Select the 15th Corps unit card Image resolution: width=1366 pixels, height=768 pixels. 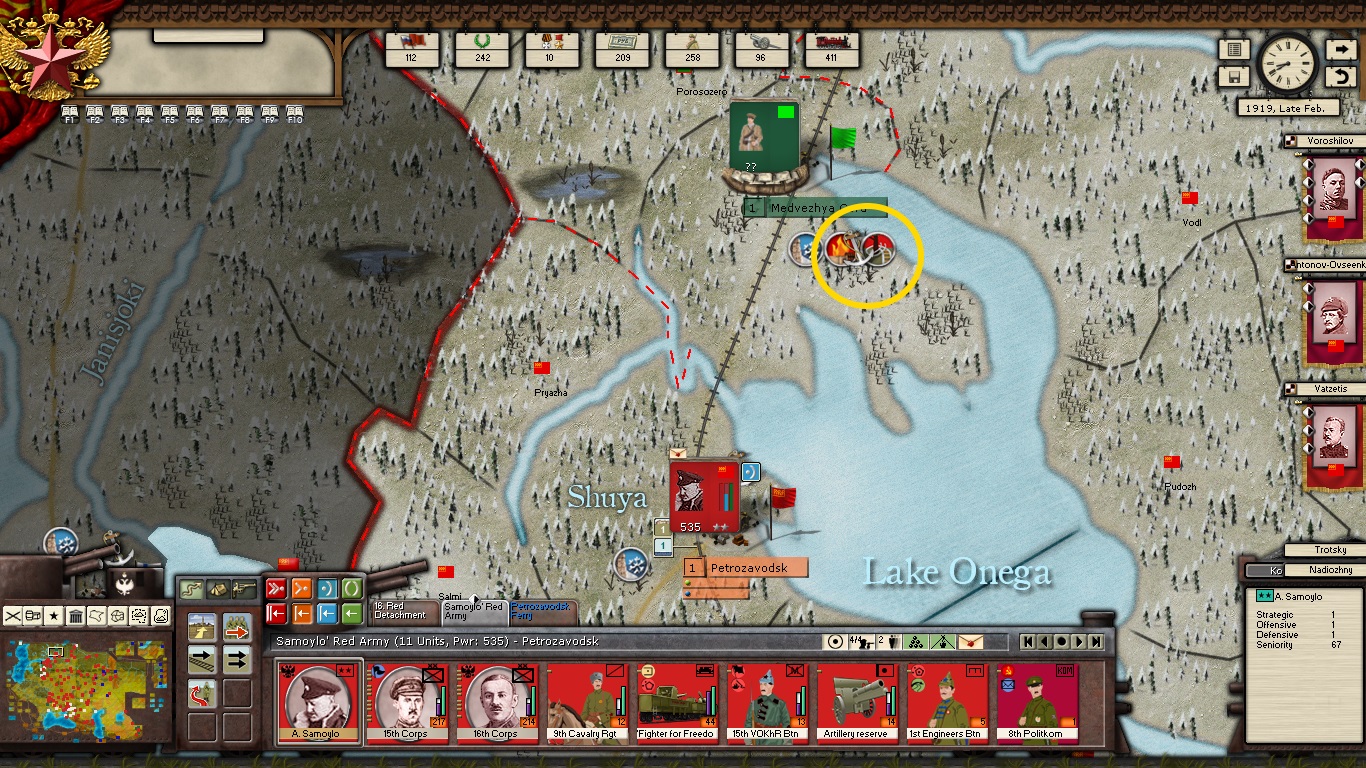(x=402, y=702)
